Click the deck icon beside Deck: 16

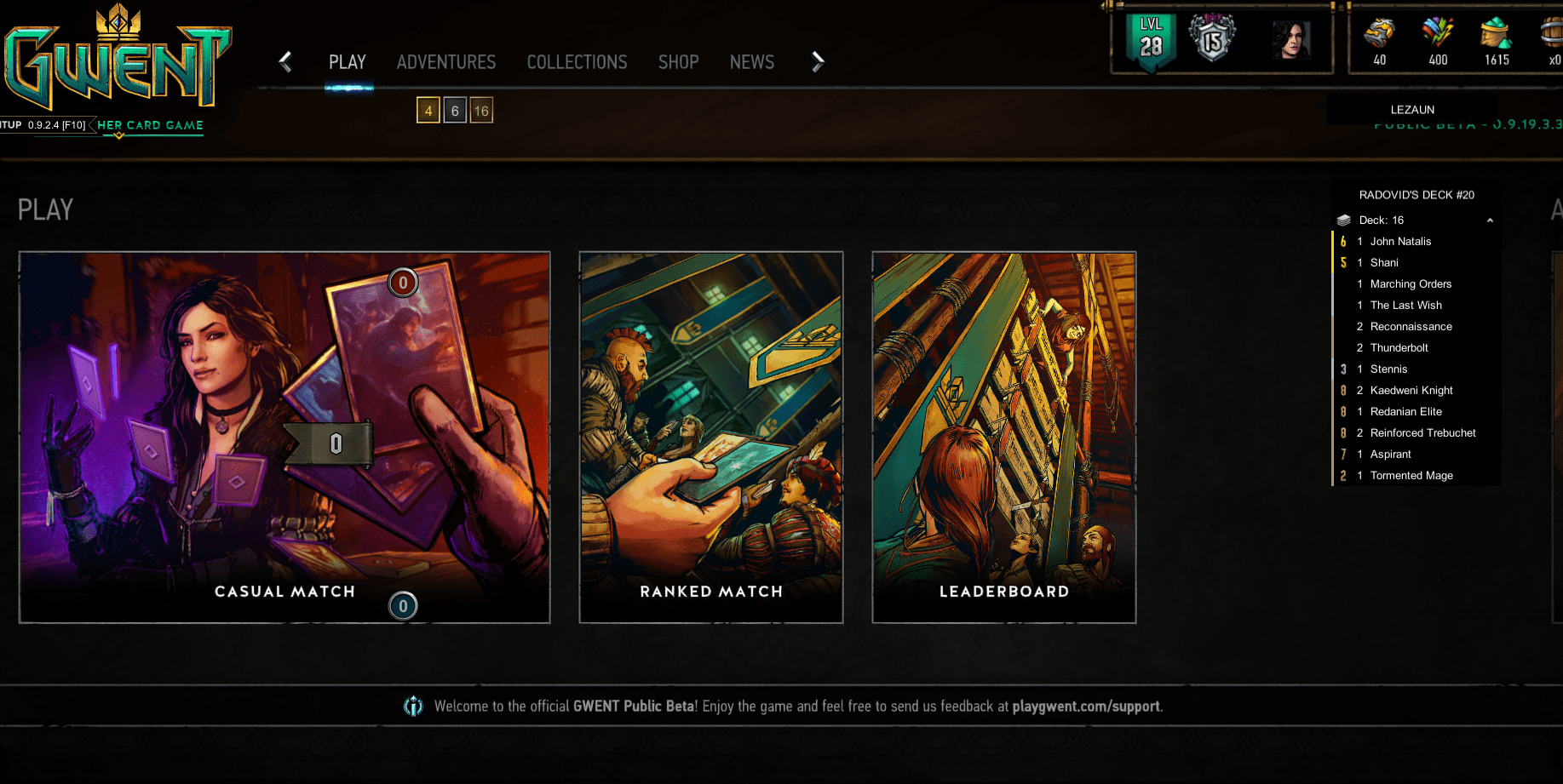pos(1344,220)
